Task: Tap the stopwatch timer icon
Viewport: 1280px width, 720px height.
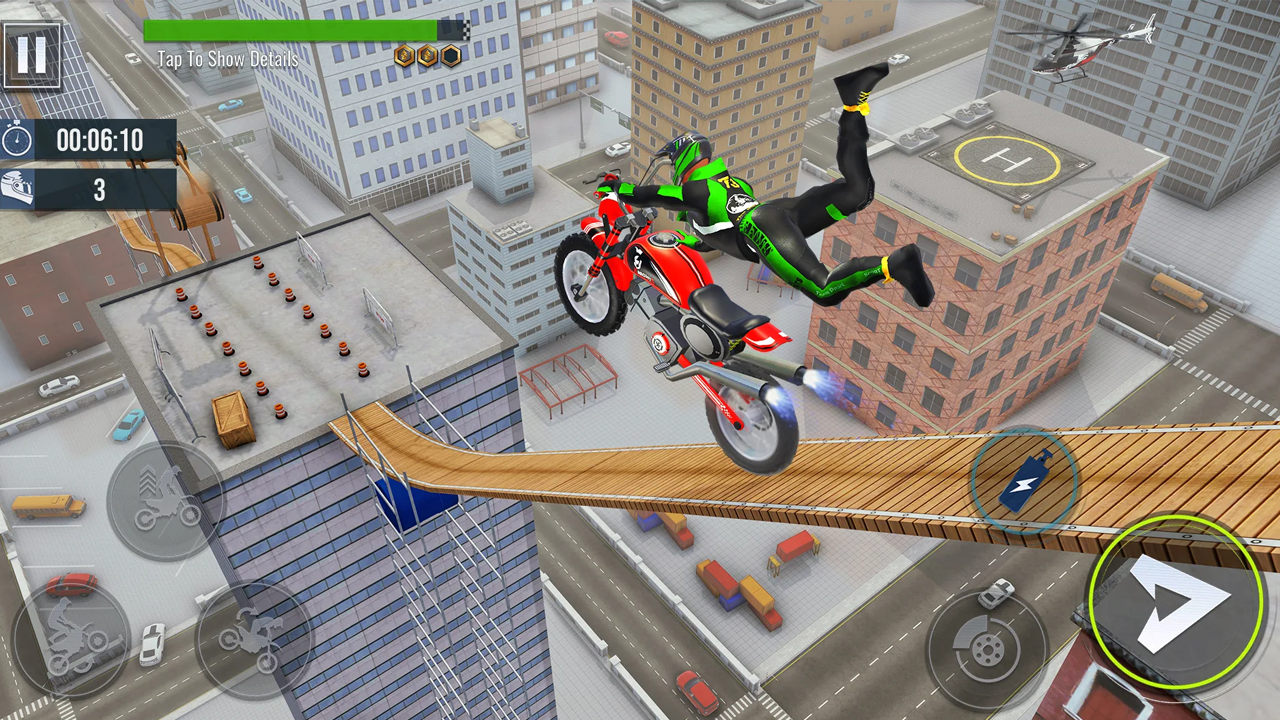Action: (18, 140)
